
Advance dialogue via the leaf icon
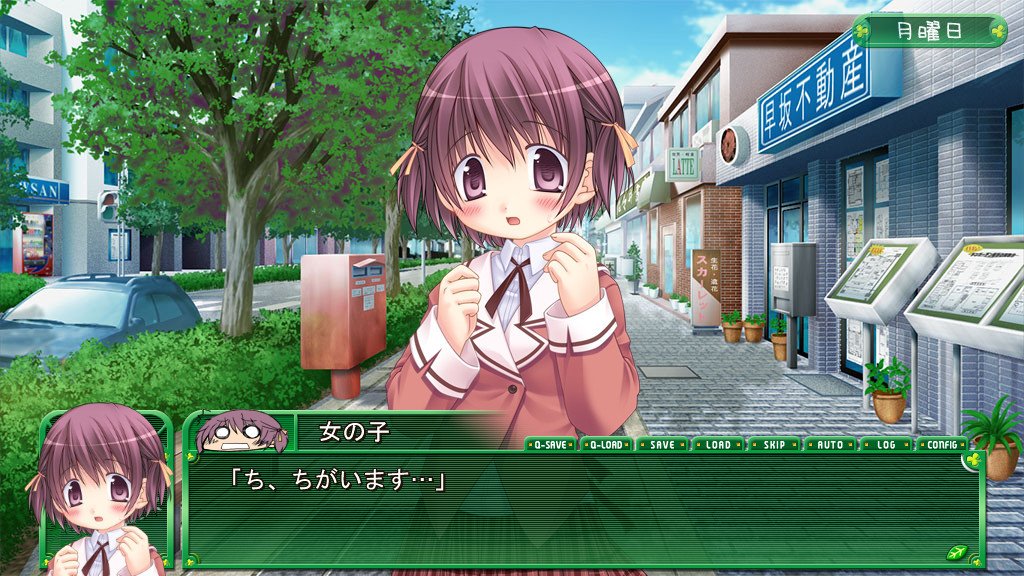[956, 552]
